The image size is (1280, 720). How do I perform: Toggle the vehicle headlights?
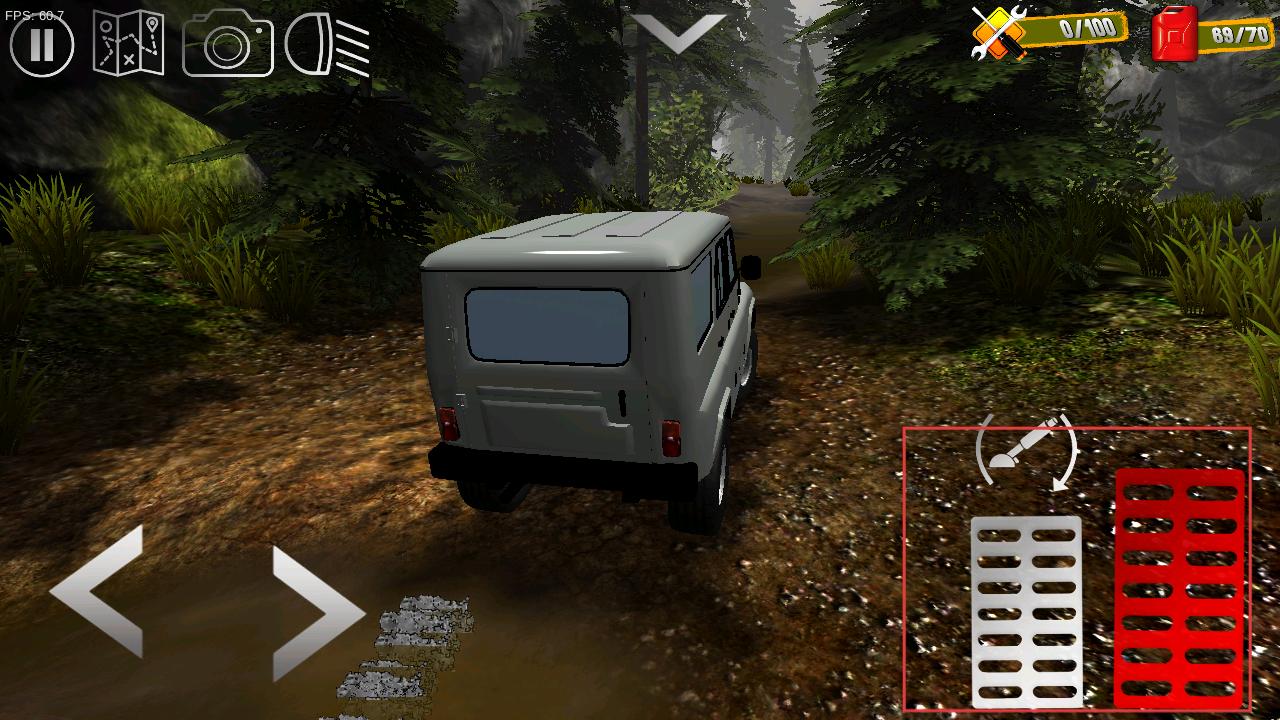click(327, 45)
